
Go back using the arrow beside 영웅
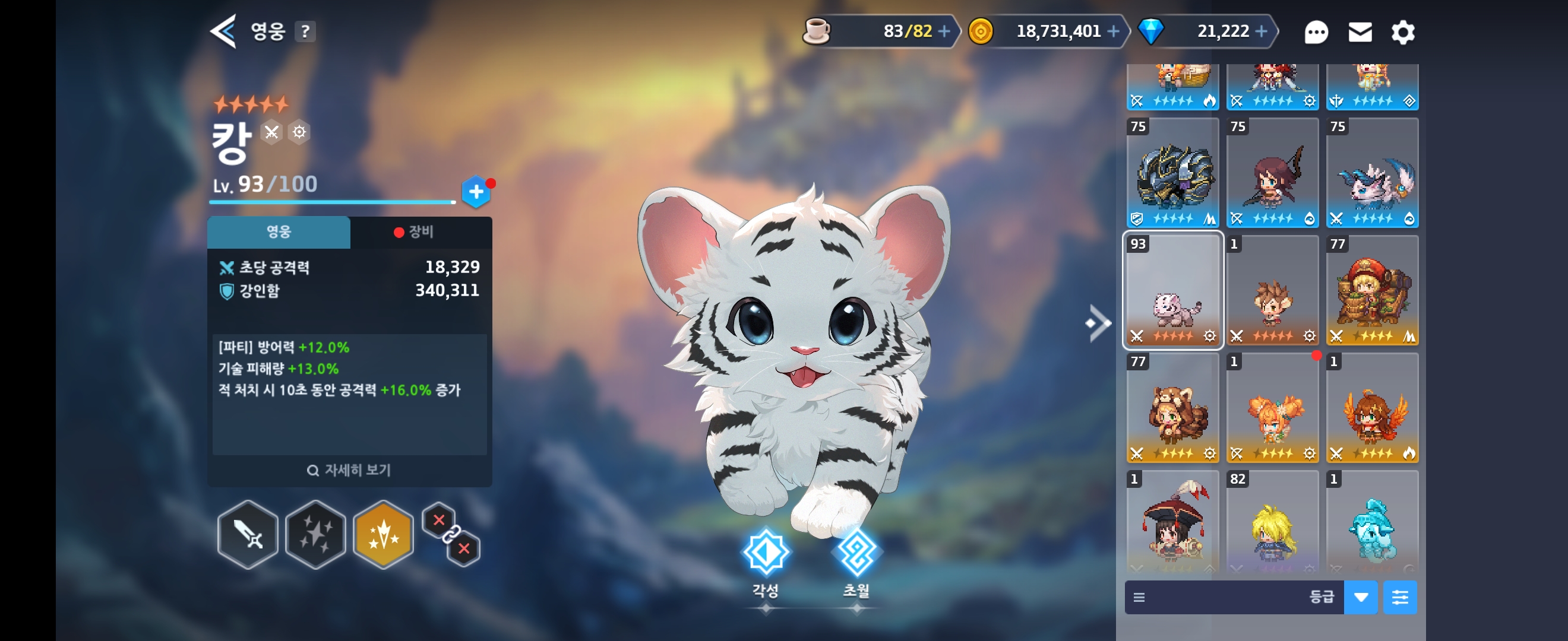(x=223, y=31)
